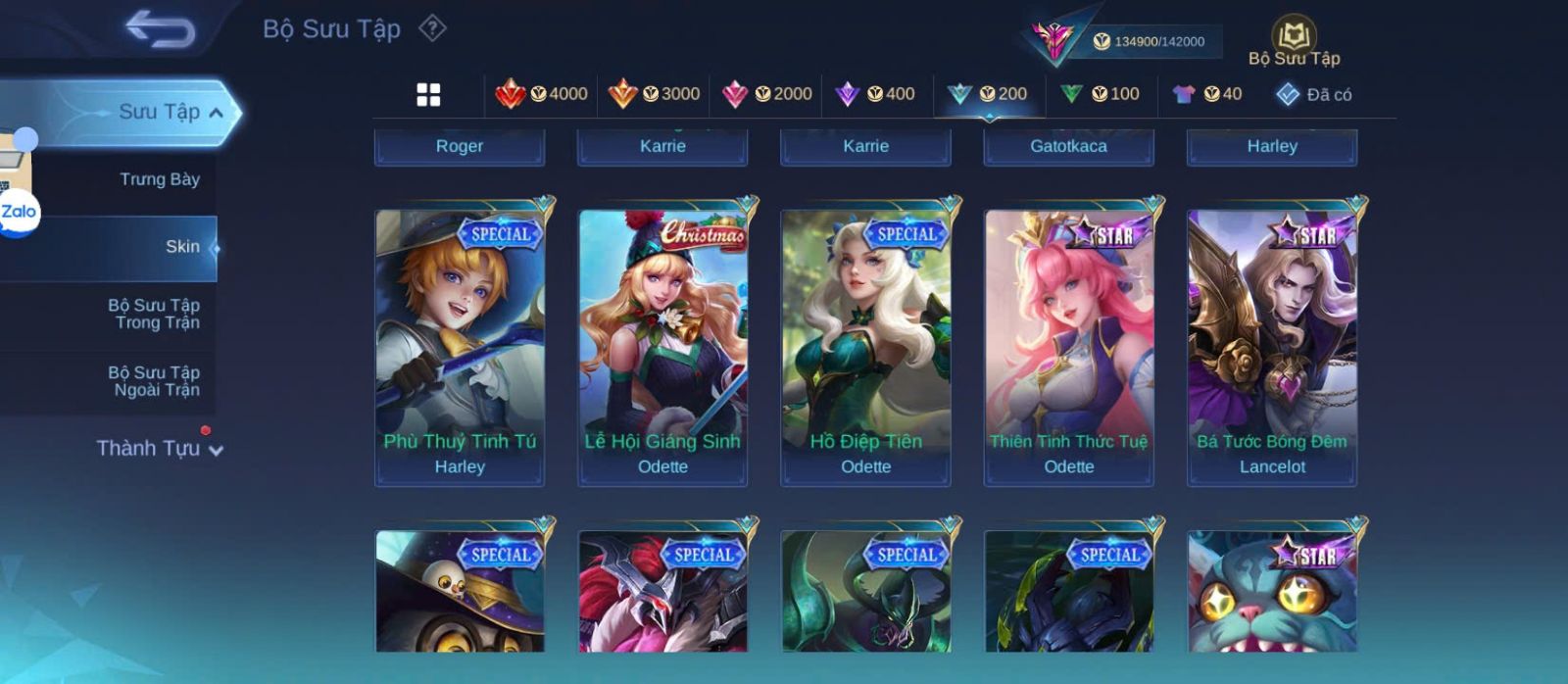Open the Trưng Bày section
This screenshot has width=1568, height=684.
click(159, 179)
